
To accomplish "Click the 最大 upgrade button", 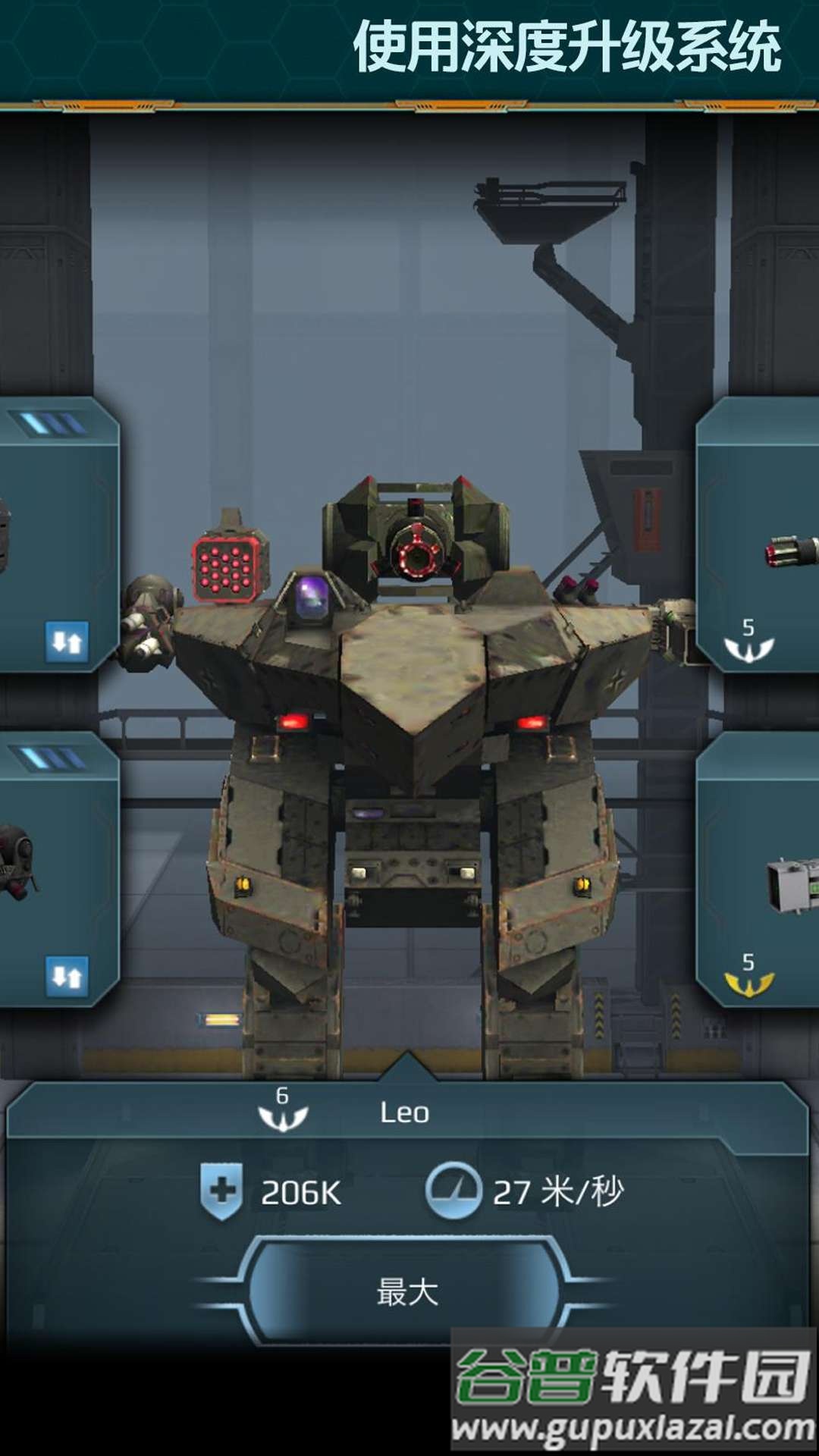I will click(407, 1291).
